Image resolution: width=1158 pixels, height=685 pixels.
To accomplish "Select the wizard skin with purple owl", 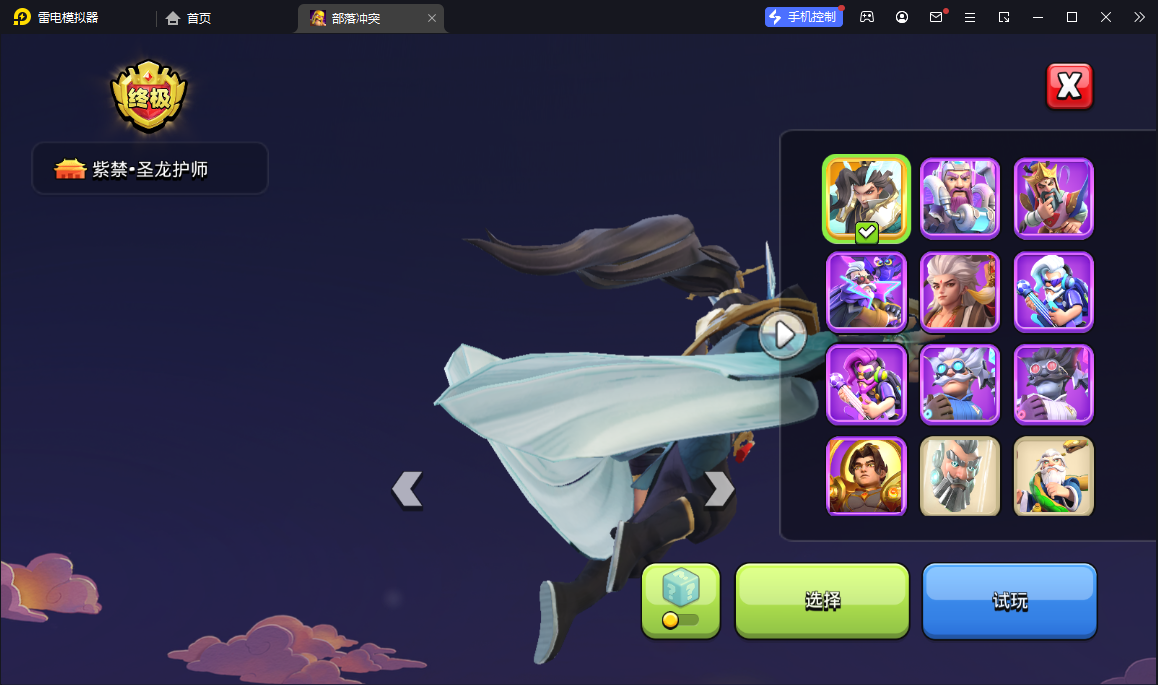I will pyautogui.click(x=866, y=291).
